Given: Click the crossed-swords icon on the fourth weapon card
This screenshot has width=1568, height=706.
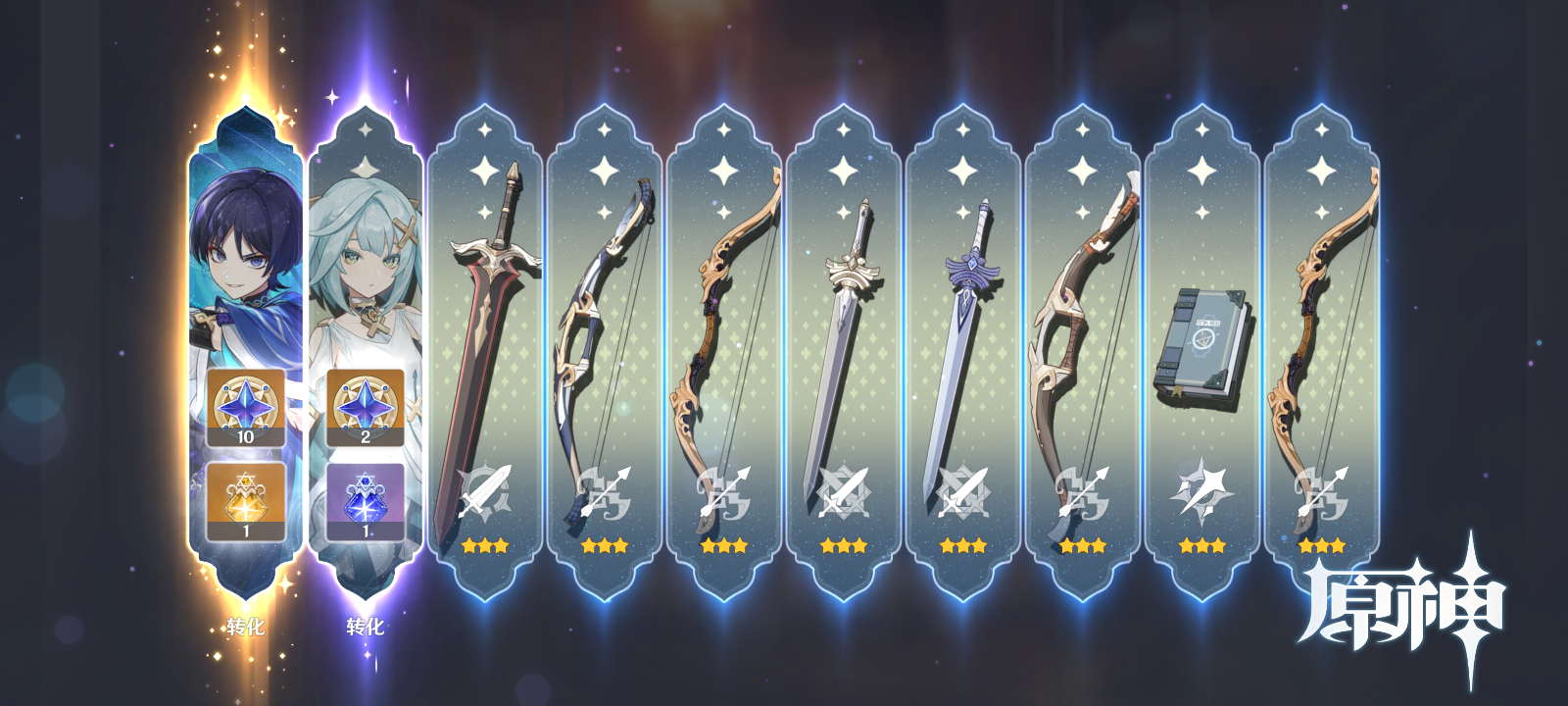Looking at the screenshot, I should [845, 490].
